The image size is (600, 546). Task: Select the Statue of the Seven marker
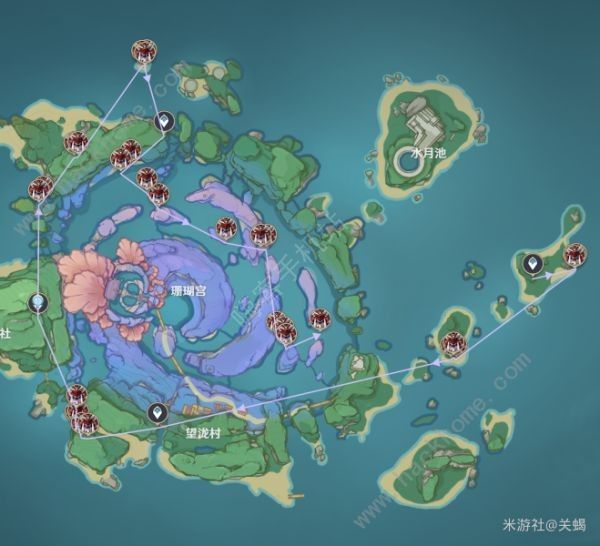click(37, 302)
